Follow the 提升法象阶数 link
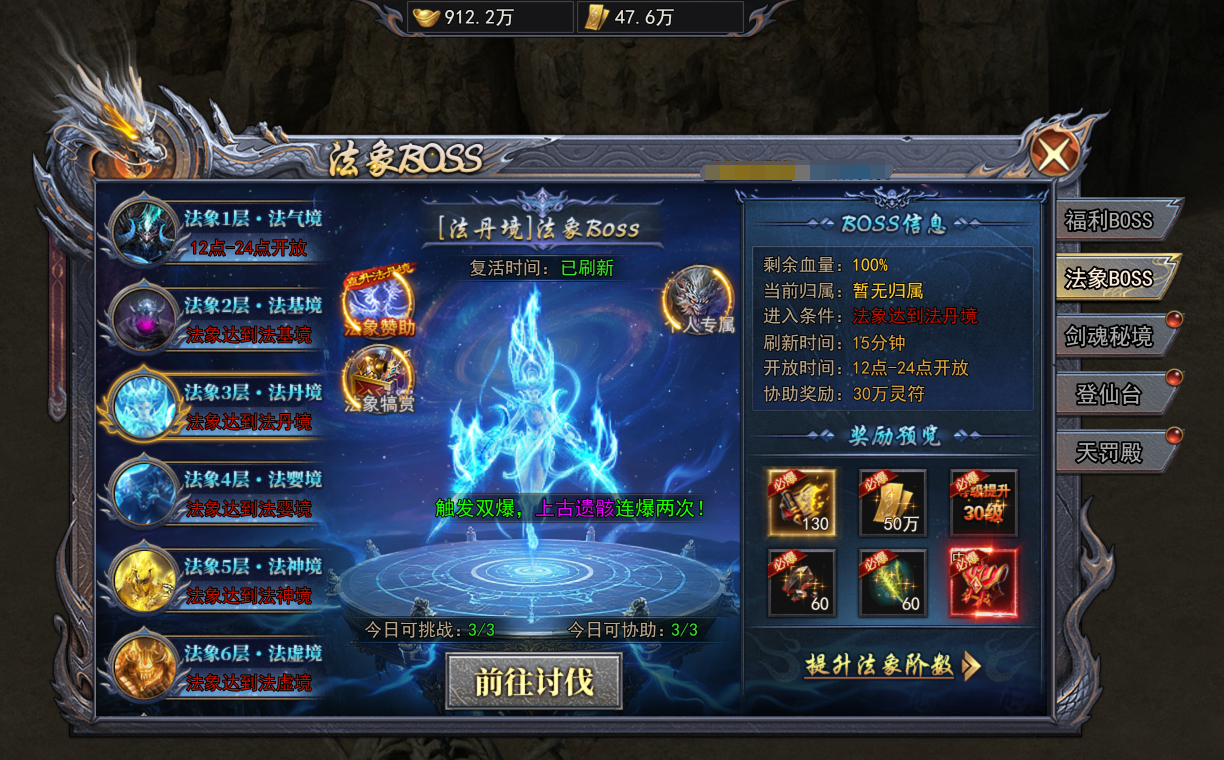The image size is (1224, 760). (x=892, y=666)
